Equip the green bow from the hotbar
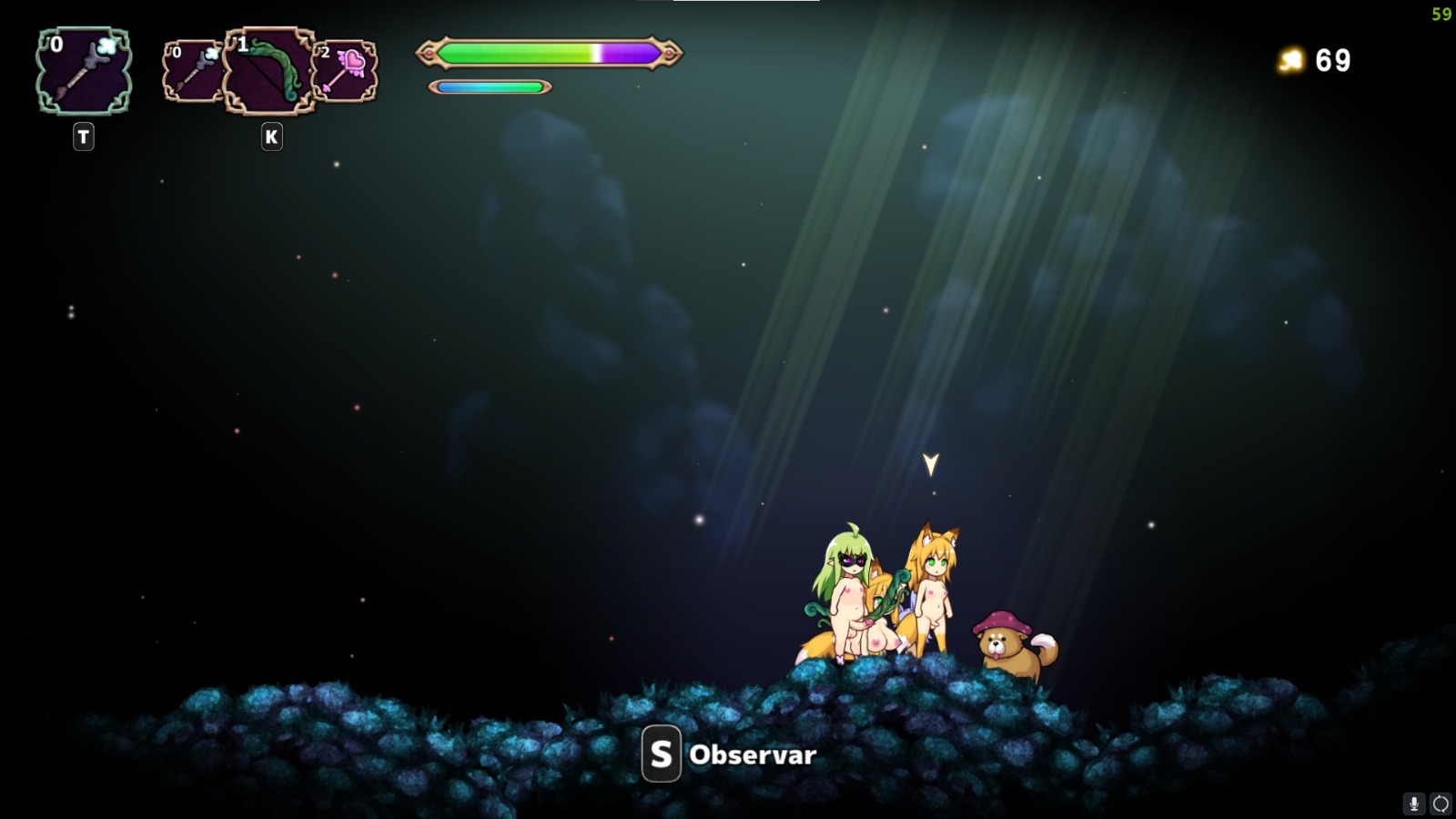This screenshot has width=1456, height=819. tap(268, 68)
